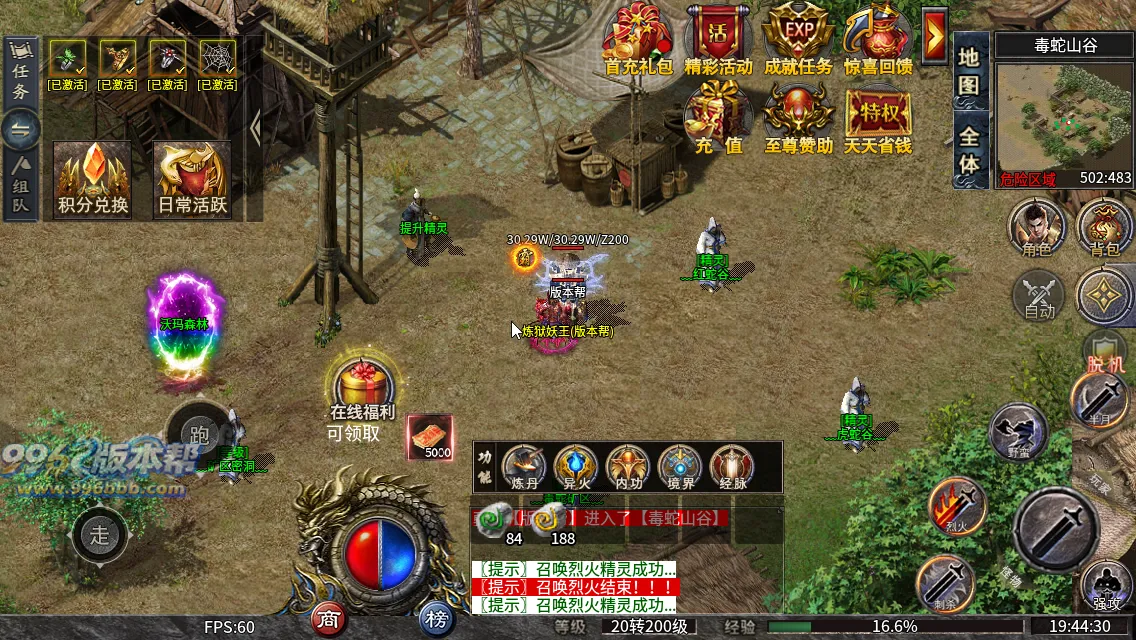
Task: Toggle 自动 auto-combat
Action: coord(1040,297)
